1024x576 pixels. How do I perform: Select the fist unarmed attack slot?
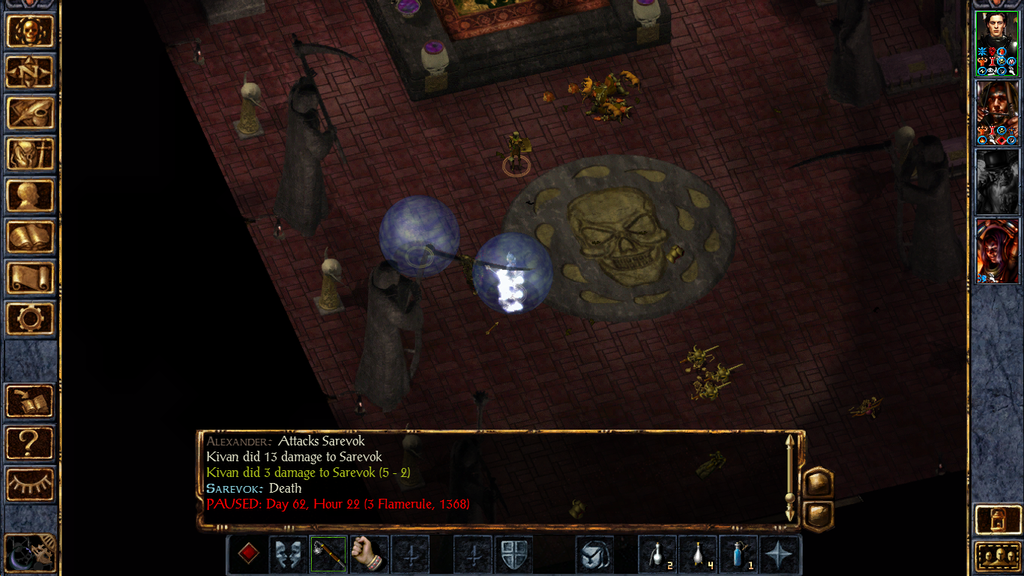(x=369, y=554)
